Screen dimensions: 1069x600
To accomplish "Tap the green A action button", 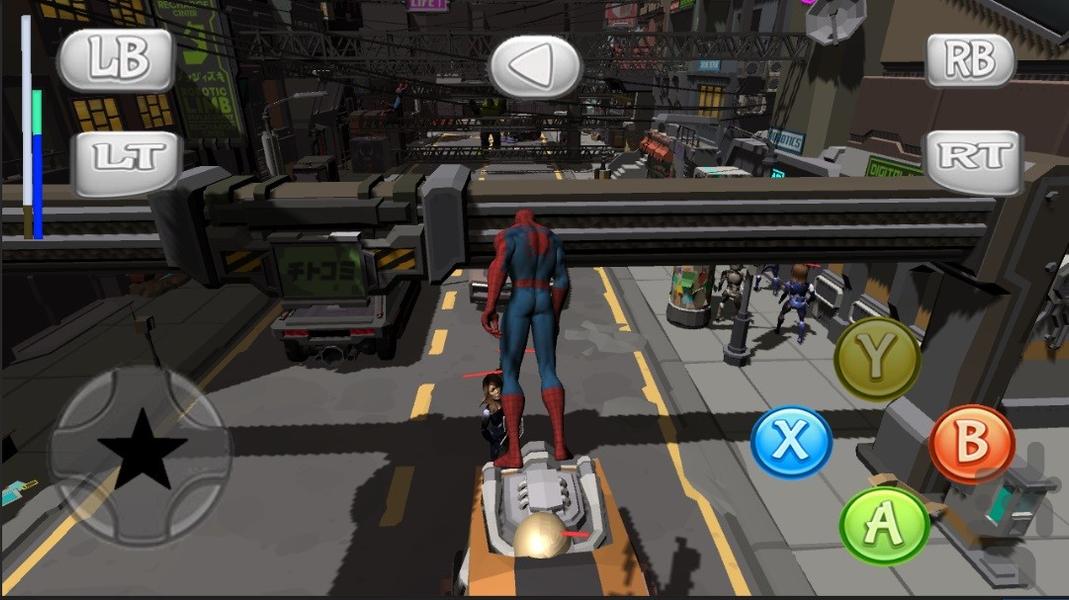I will coord(884,526).
